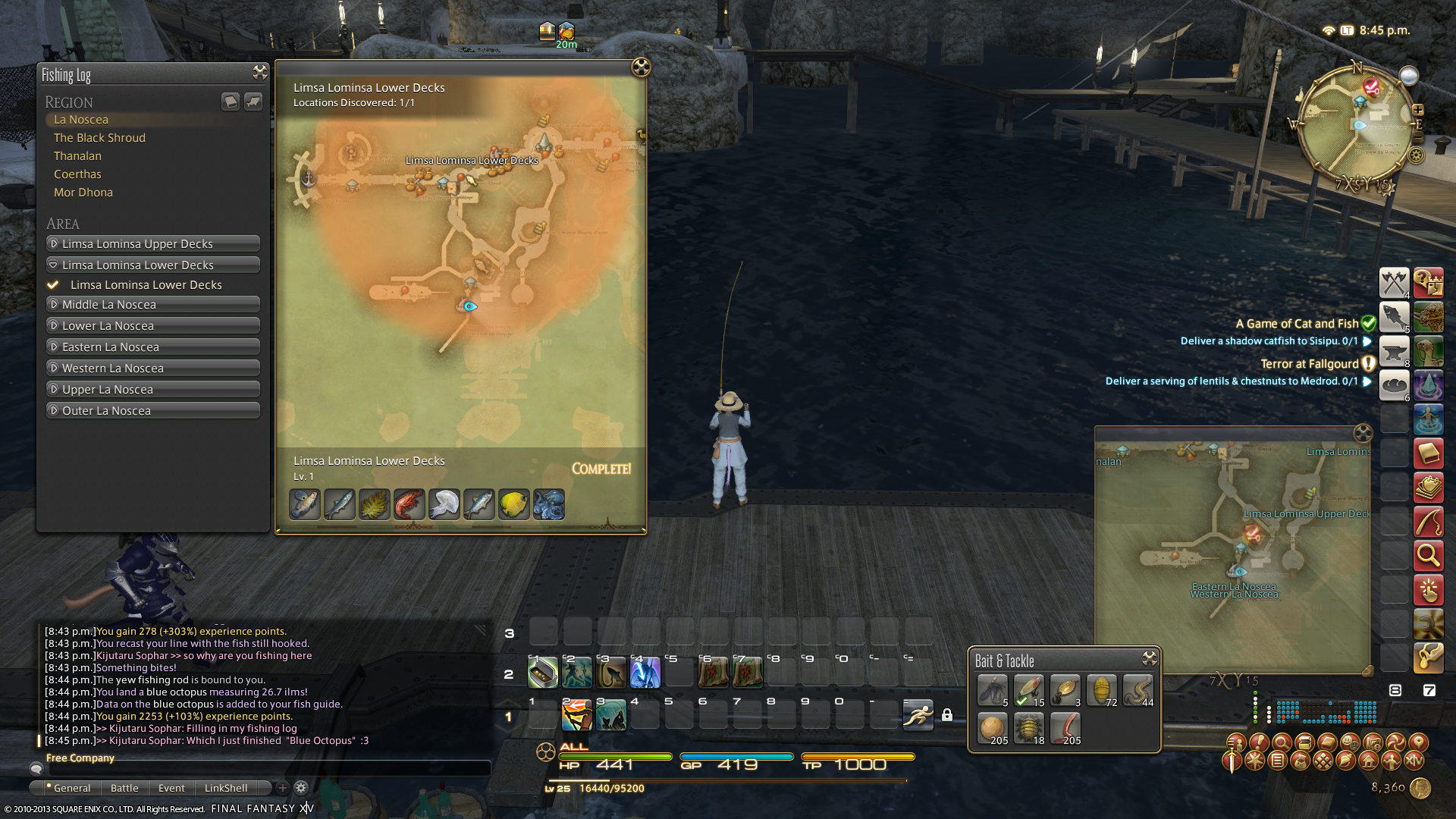
Task: Open the Event chat tab
Action: (171, 789)
